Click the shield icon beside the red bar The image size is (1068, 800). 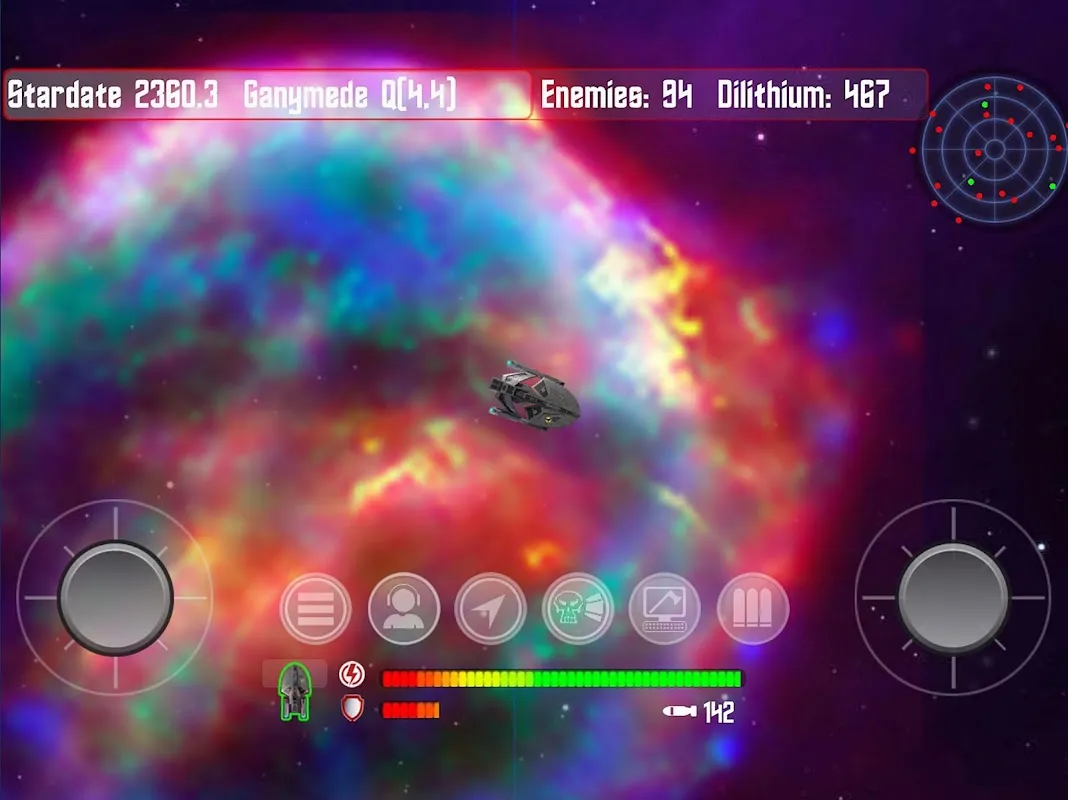[352, 709]
